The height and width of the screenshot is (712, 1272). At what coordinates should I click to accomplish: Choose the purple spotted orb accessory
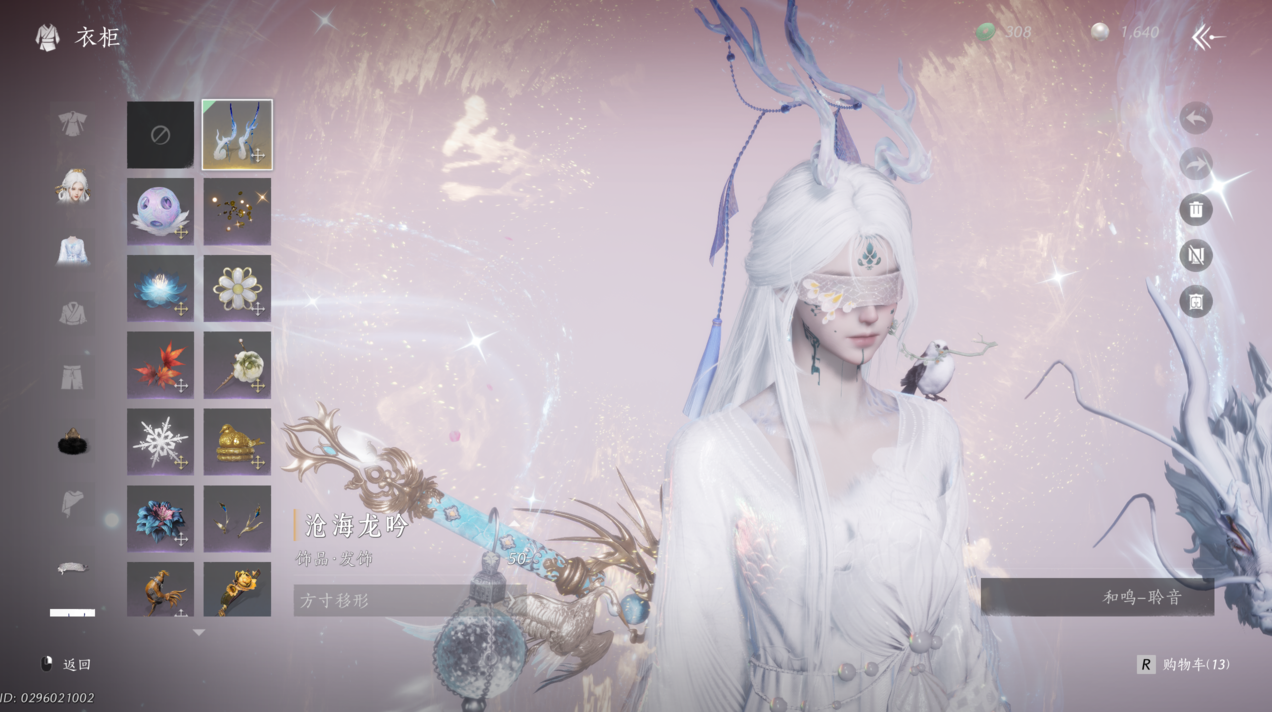(160, 211)
